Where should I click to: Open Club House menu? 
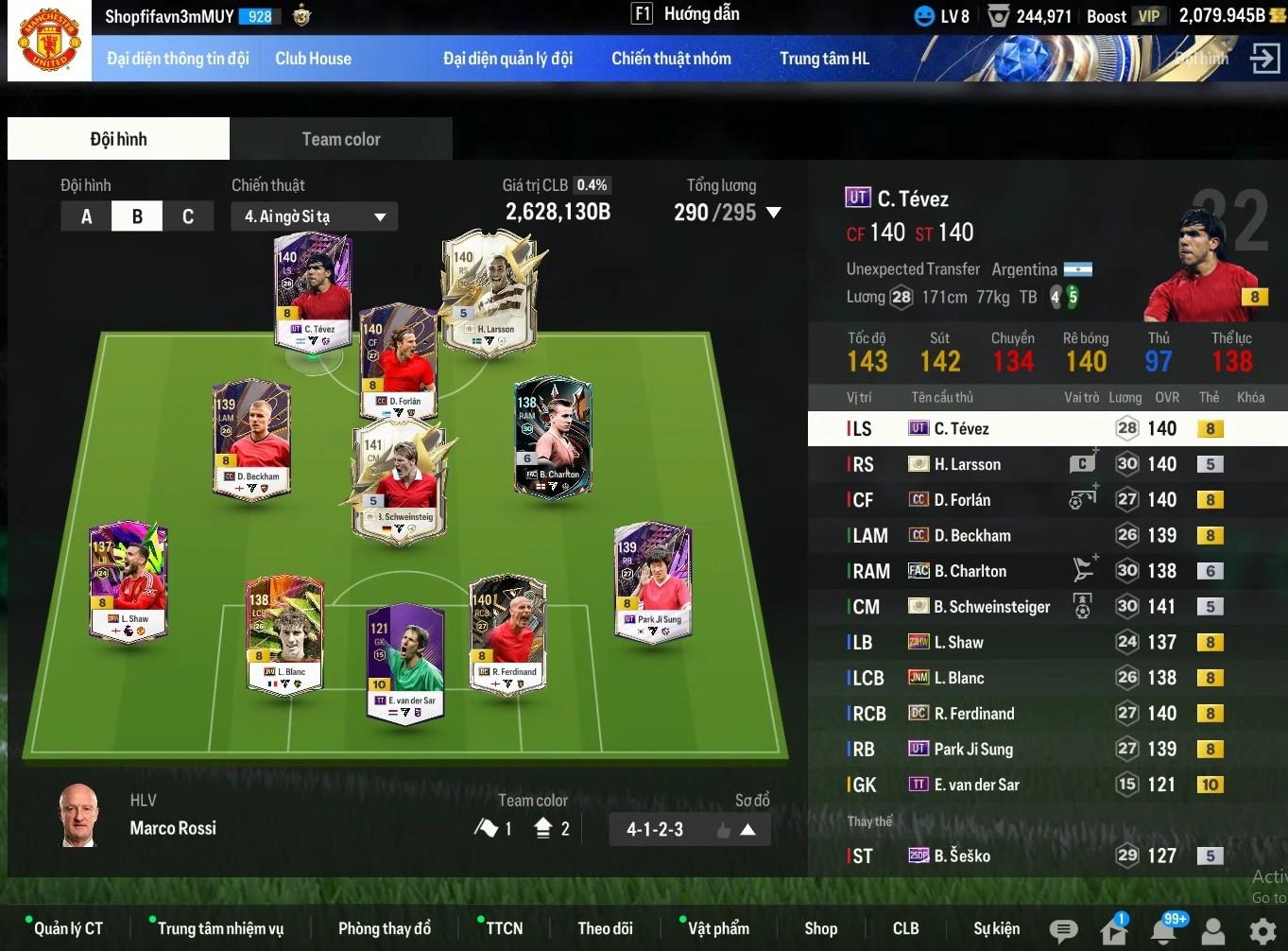click(x=313, y=59)
